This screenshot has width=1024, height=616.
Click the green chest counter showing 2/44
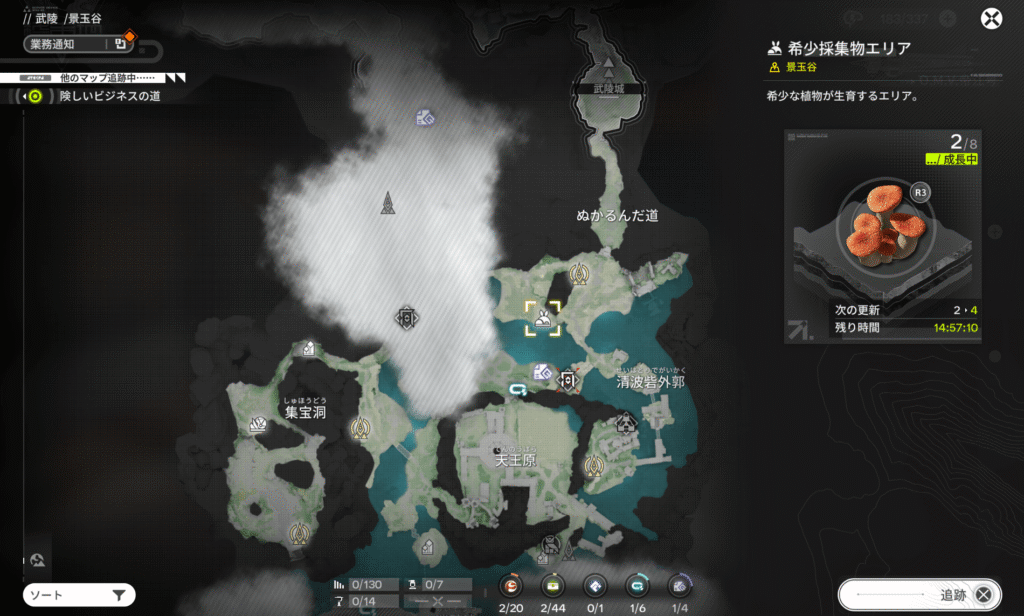[552, 587]
